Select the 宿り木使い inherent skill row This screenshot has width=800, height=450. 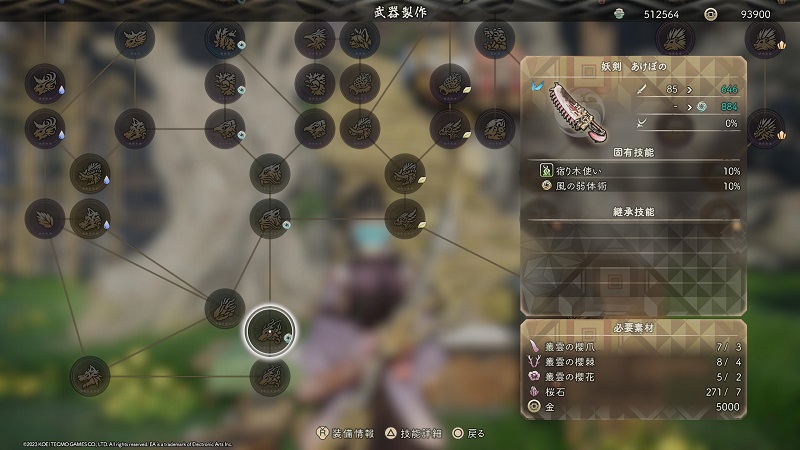[633, 171]
